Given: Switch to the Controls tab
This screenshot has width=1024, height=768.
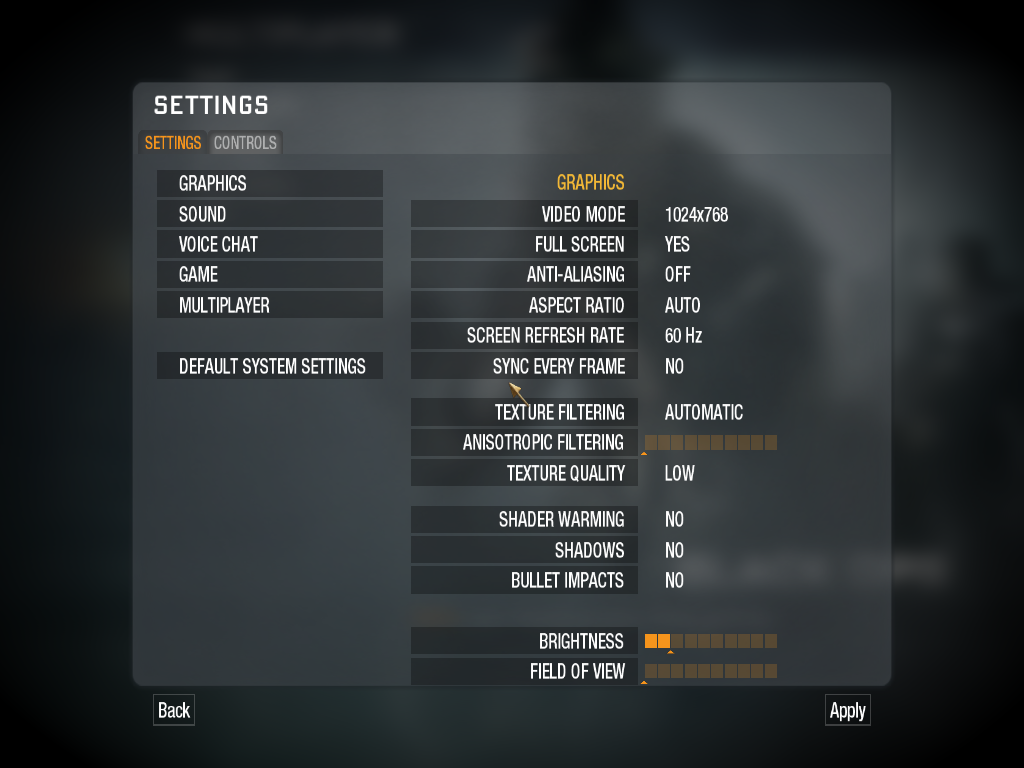Looking at the screenshot, I should click(245, 143).
